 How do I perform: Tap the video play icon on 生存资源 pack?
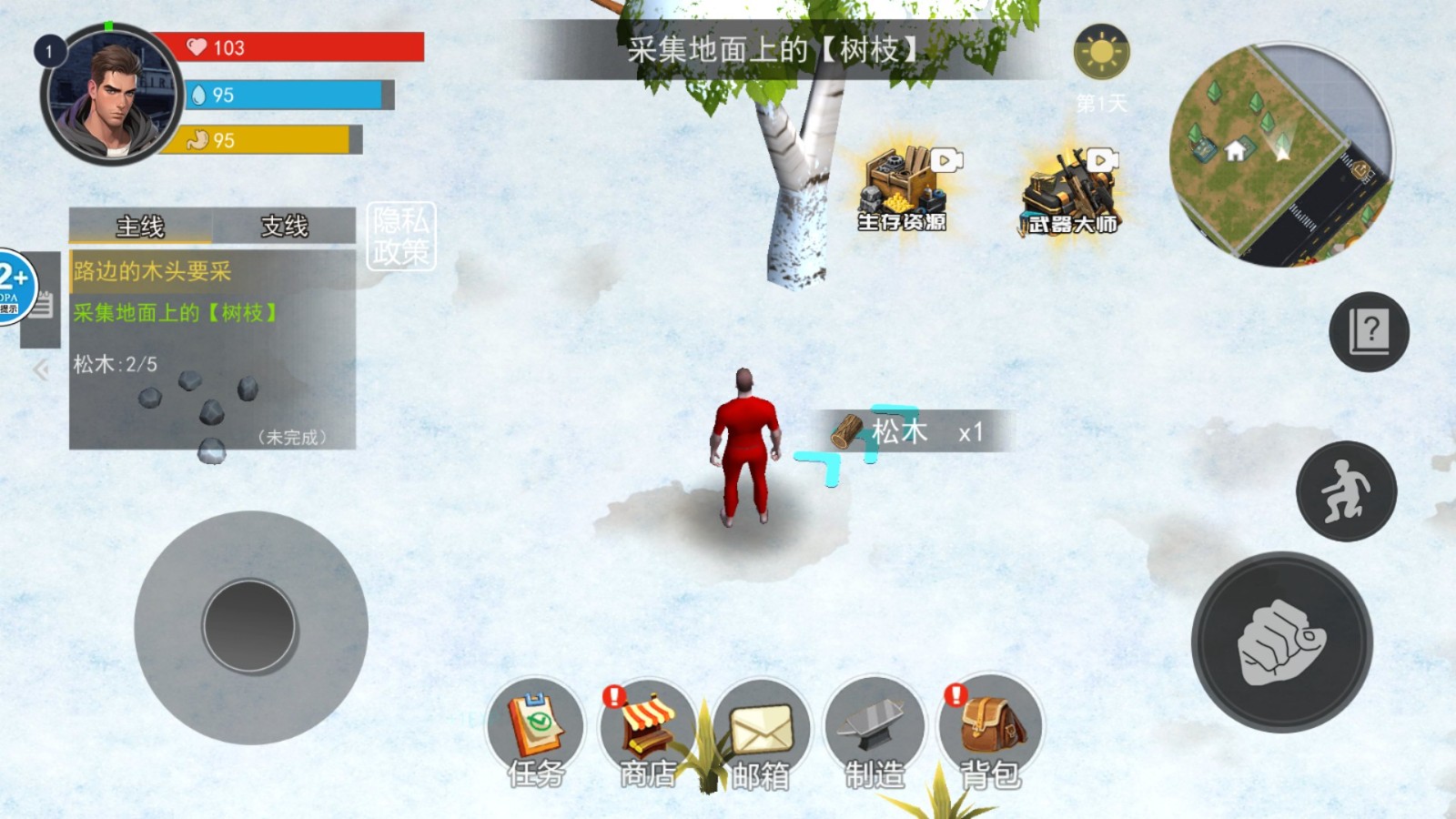click(x=947, y=159)
